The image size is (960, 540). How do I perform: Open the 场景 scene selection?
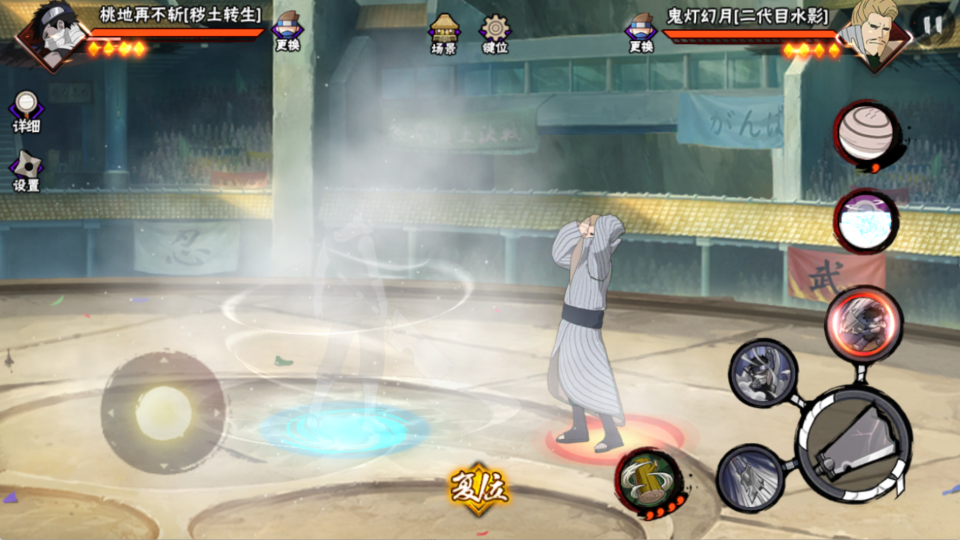coord(444,32)
